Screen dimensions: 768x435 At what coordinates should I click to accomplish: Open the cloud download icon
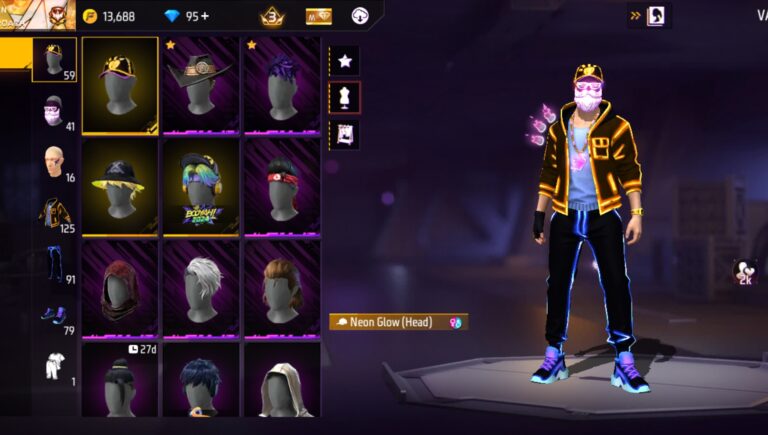tap(360, 16)
